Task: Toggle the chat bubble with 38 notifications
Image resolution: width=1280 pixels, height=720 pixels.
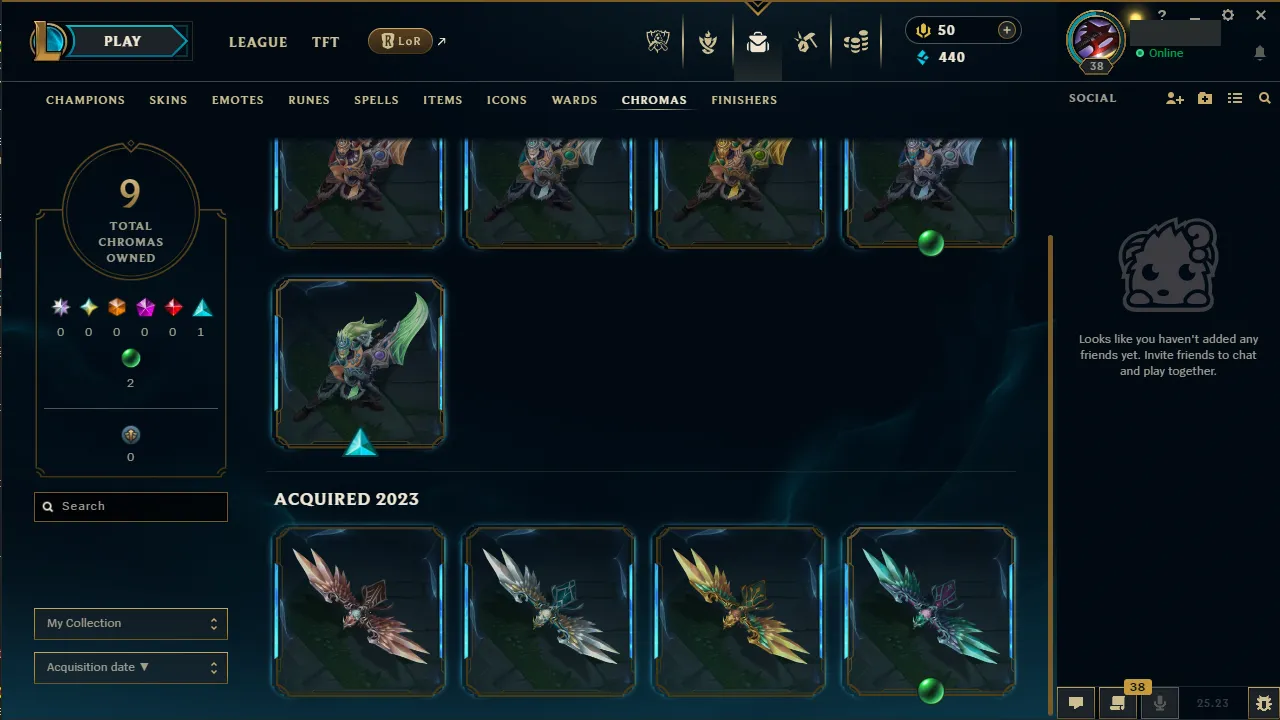Action: click(x=1117, y=703)
